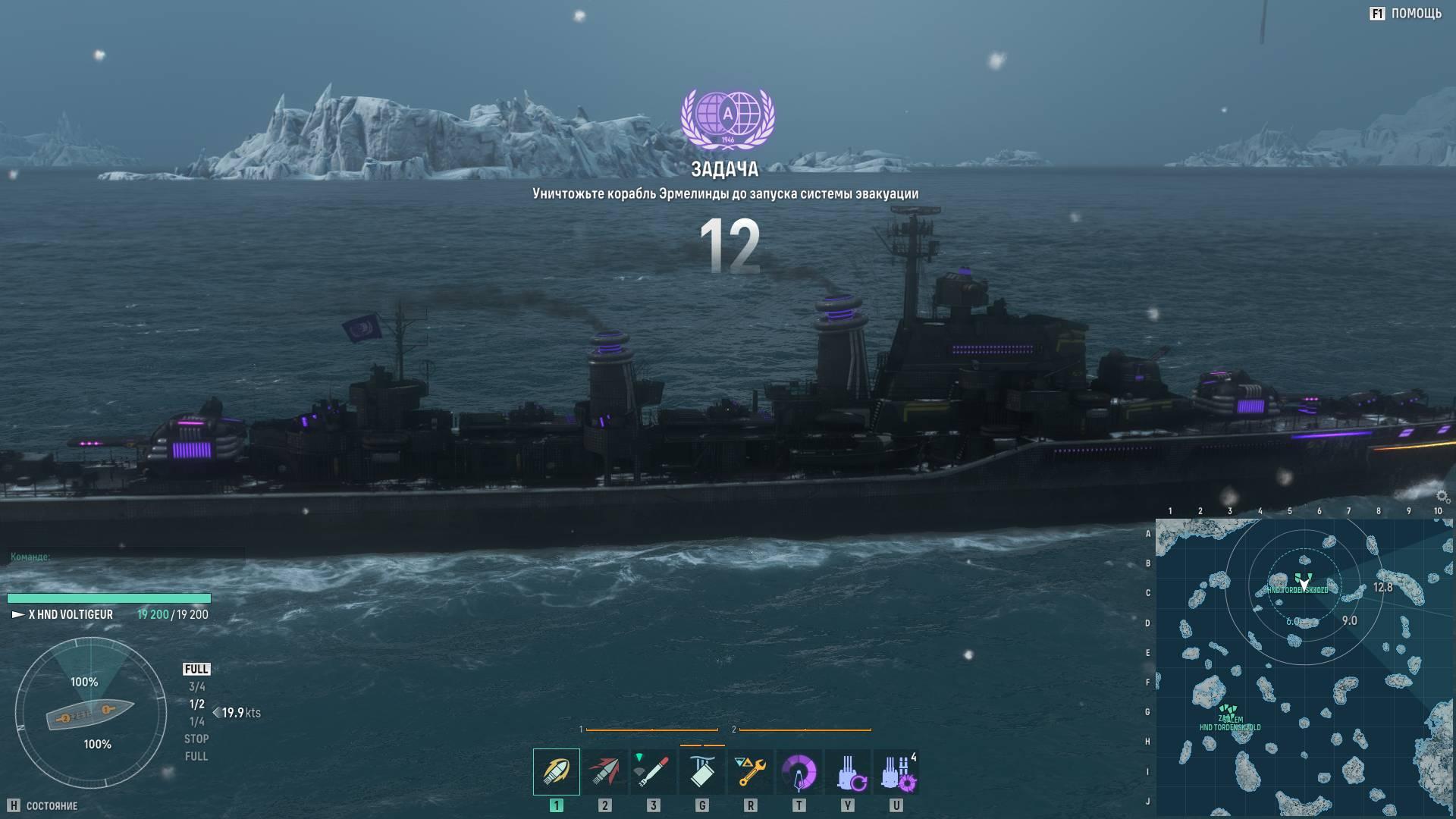The height and width of the screenshot is (819, 1456).
Task: Set engine throttle to 1/2
Action: (196, 704)
